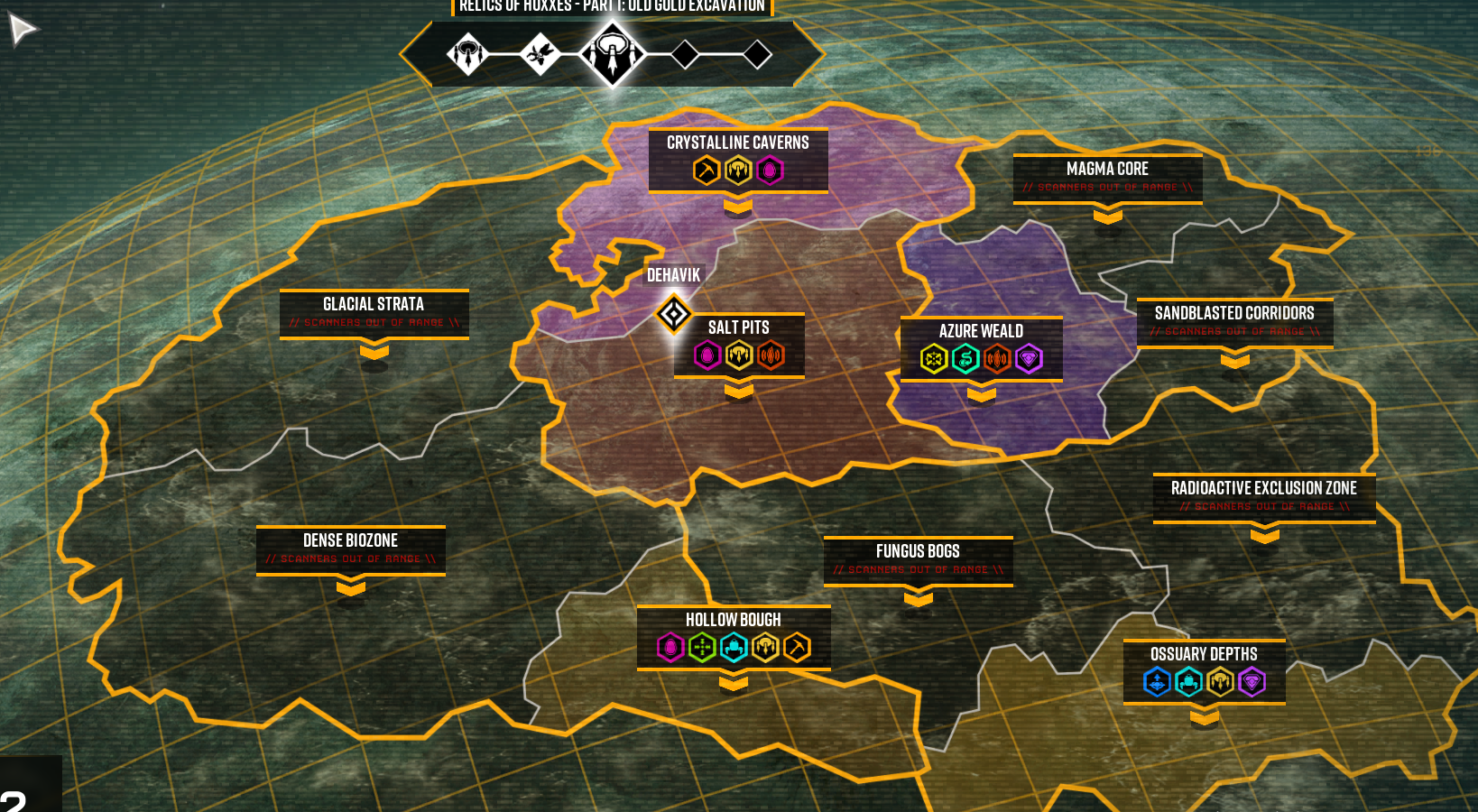
Task: Pick the orange pickaxe mission in Crystalline Caverns
Action: pyautogui.click(x=707, y=171)
